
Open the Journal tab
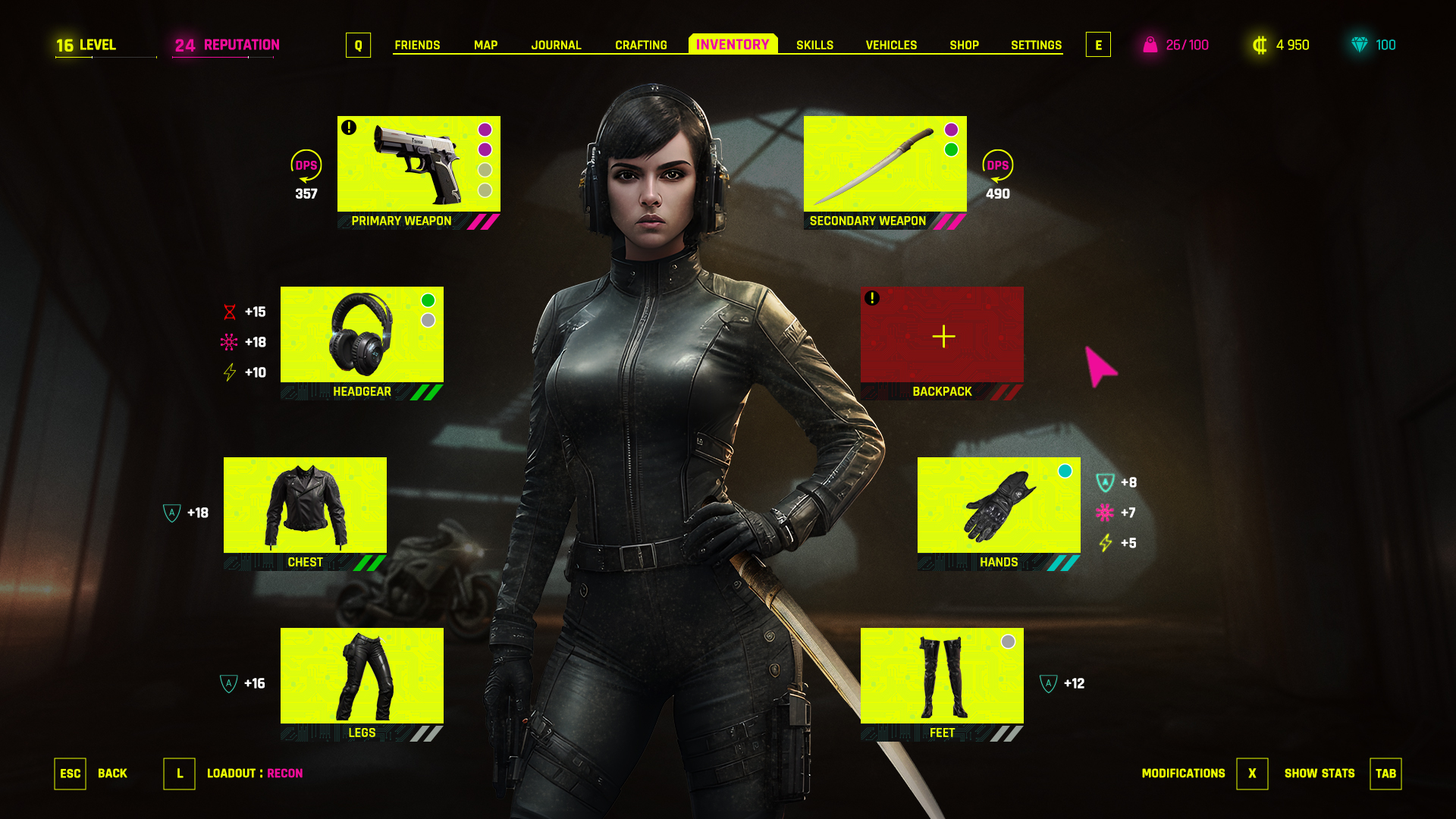[556, 45]
